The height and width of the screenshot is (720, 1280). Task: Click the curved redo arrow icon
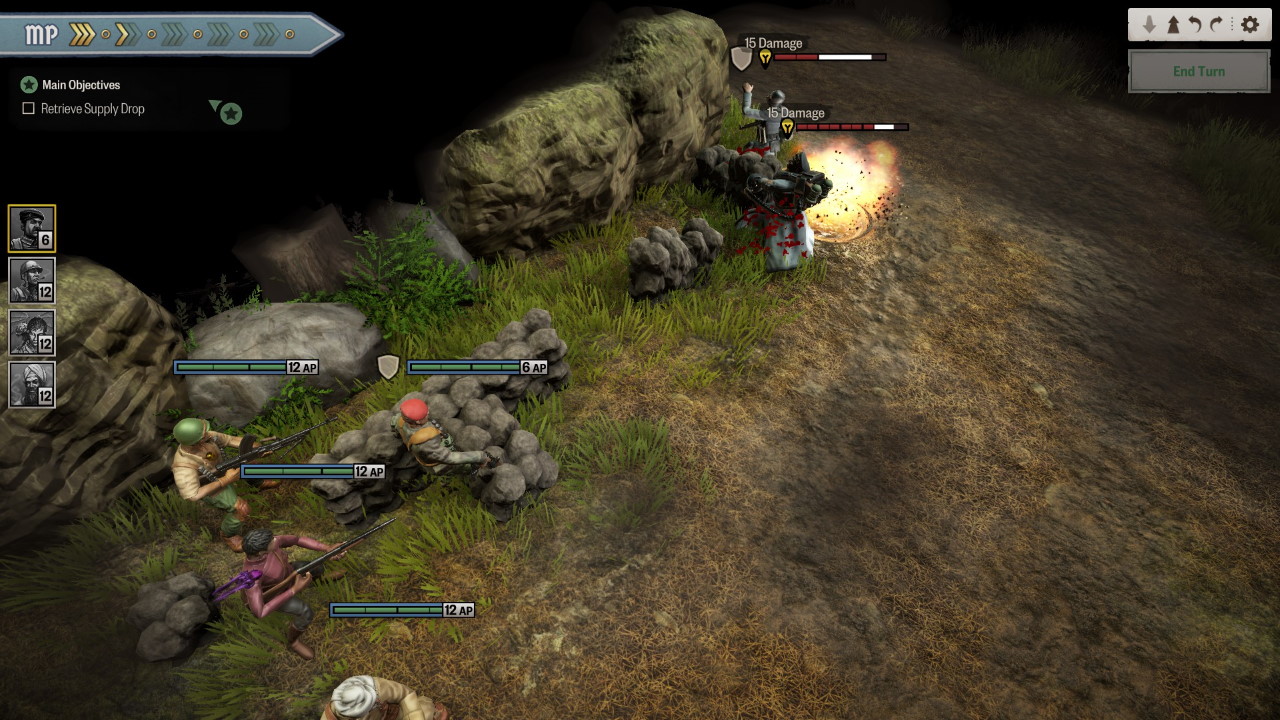coord(1217,25)
